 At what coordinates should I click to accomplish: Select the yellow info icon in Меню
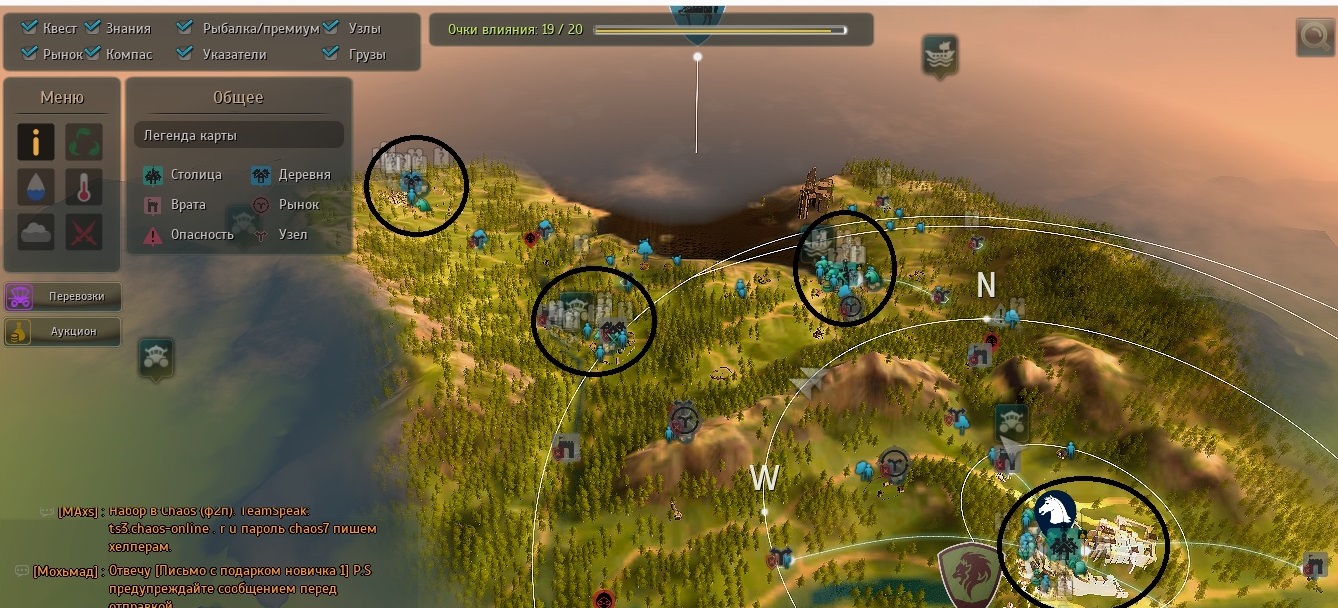pos(36,142)
